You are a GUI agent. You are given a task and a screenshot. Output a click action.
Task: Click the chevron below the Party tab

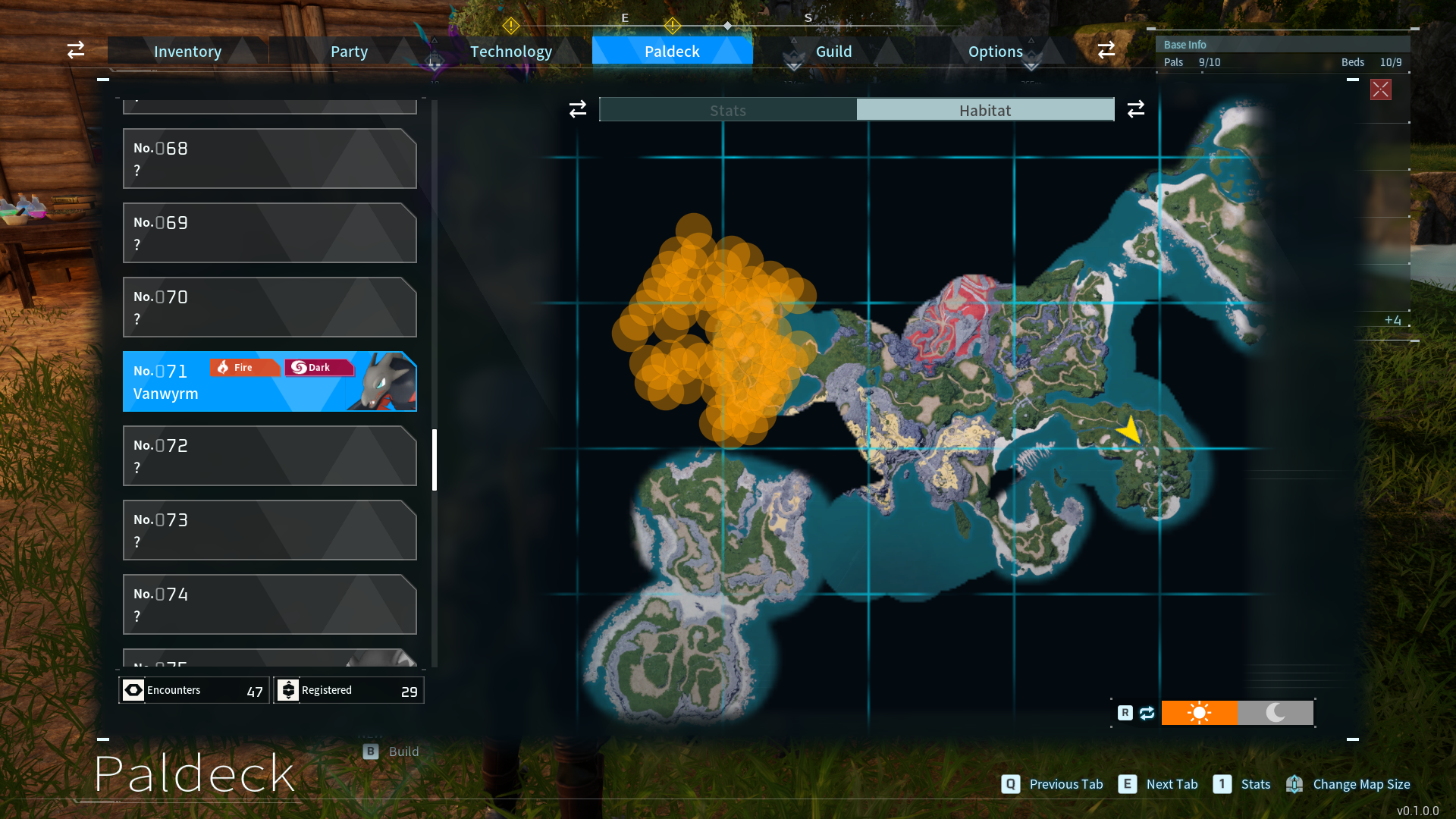coord(435,68)
